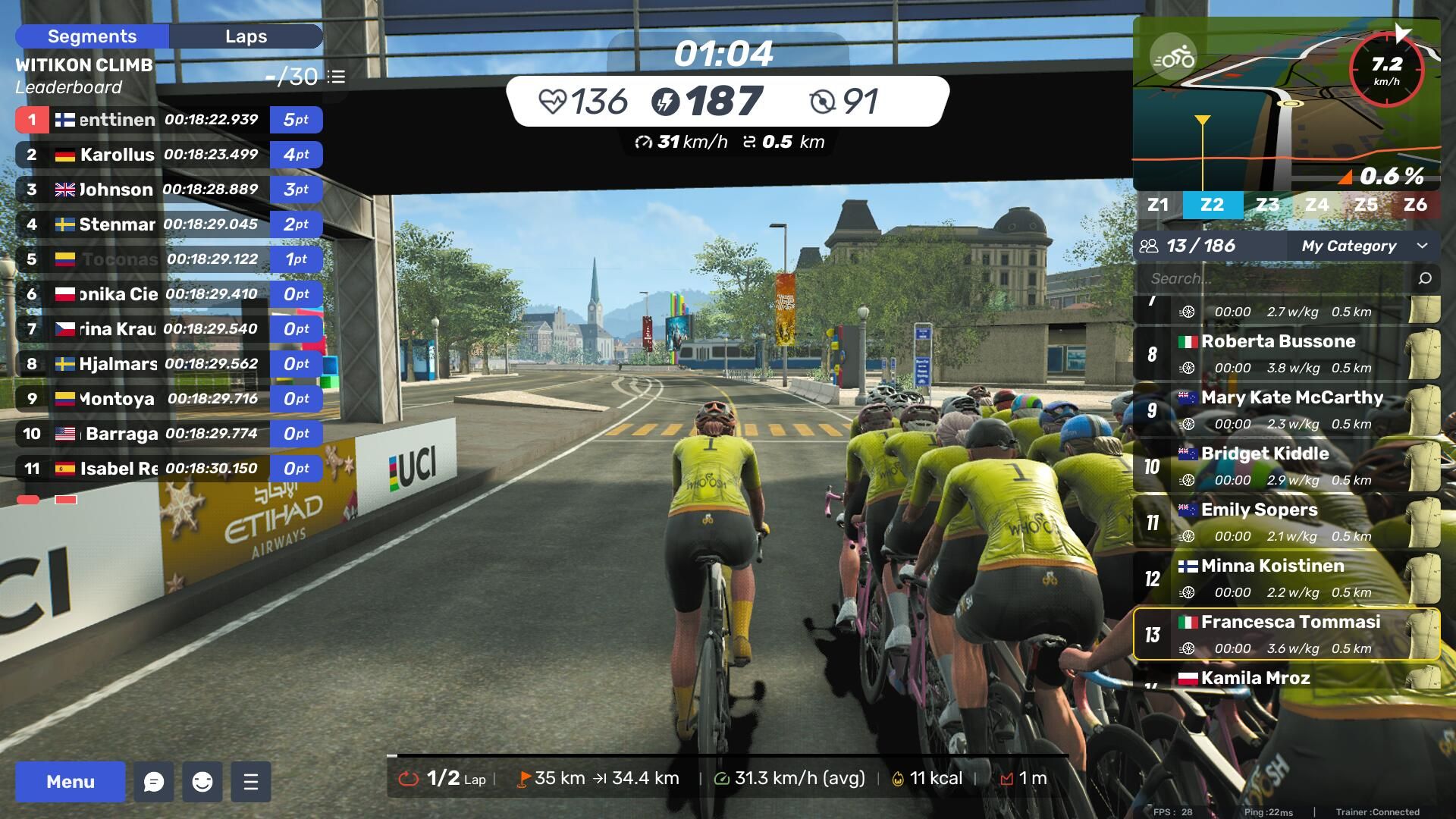Open the Menu button
This screenshot has width=1456, height=819.
coord(70,782)
